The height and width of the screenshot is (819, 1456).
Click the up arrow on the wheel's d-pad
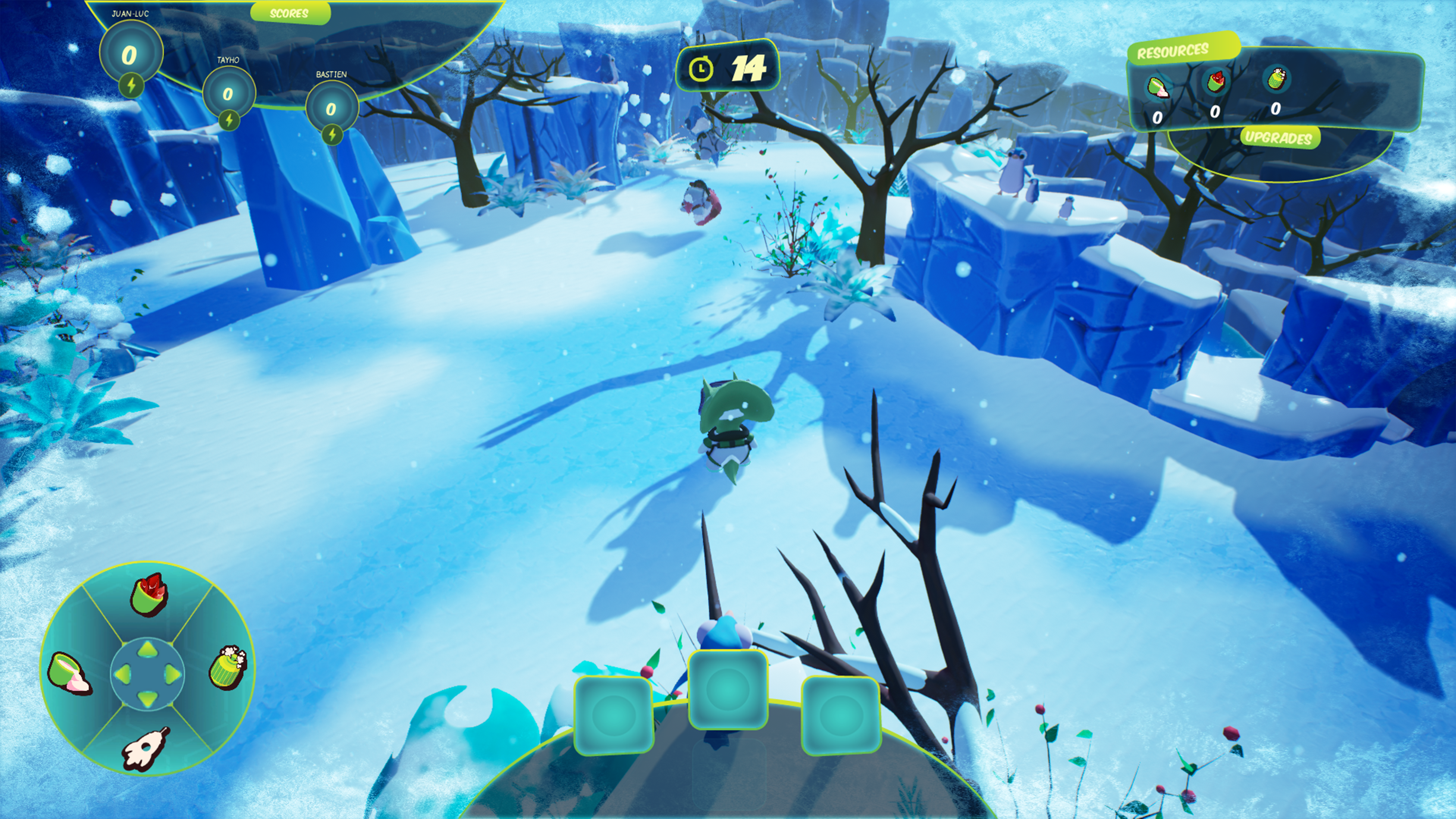(147, 649)
